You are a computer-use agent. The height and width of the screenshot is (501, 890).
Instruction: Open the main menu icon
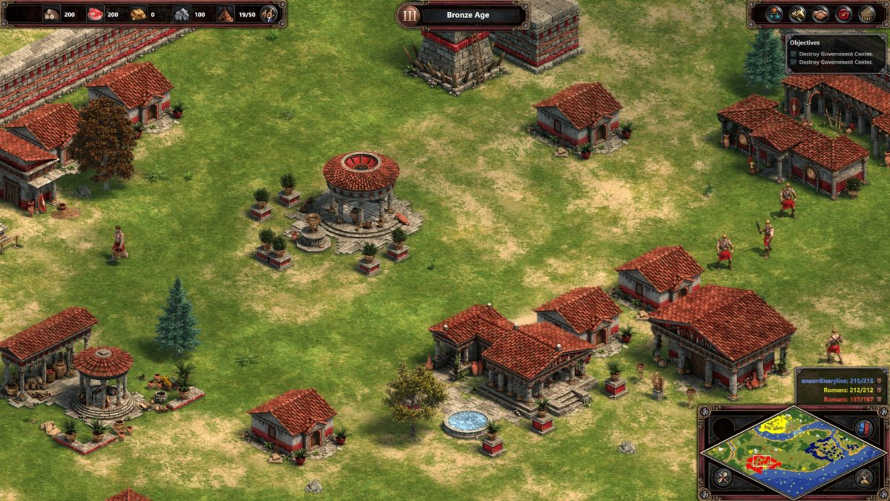coord(867,14)
